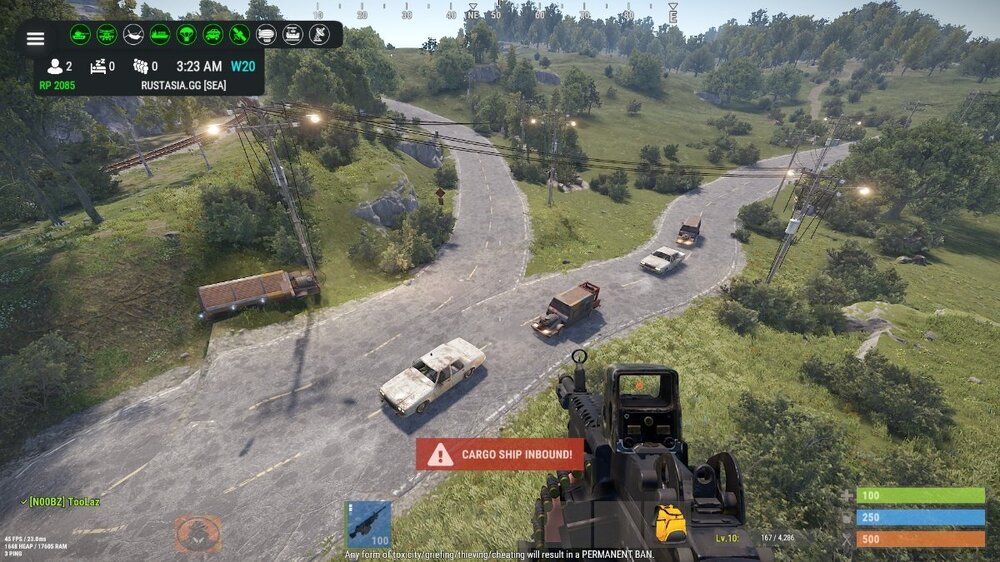The image size is (1000, 562).
Task: Select the attack helicopter event icon
Action: click(x=107, y=35)
